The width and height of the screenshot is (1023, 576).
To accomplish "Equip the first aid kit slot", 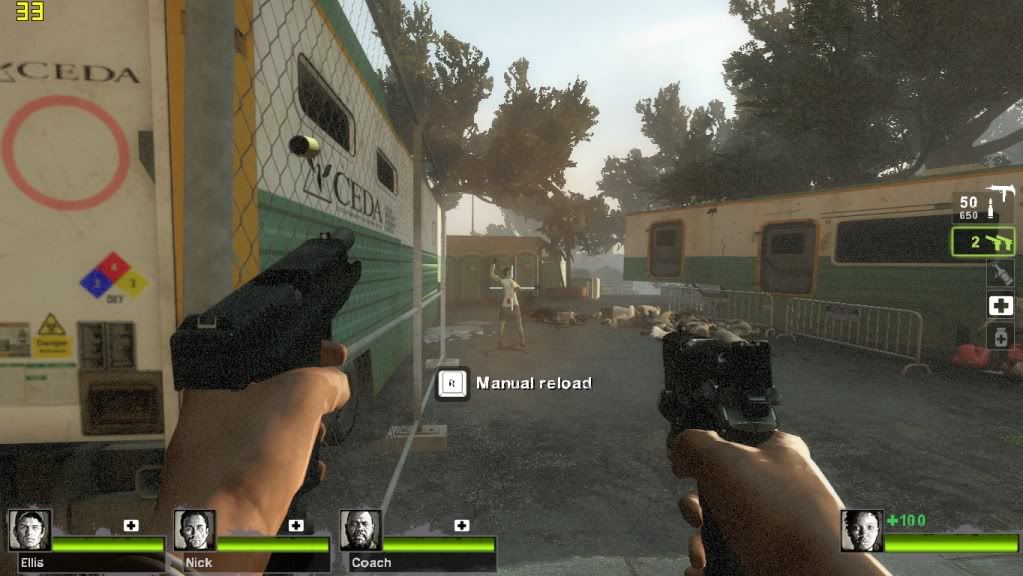I will pyautogui.click(x=1000, y=305).
